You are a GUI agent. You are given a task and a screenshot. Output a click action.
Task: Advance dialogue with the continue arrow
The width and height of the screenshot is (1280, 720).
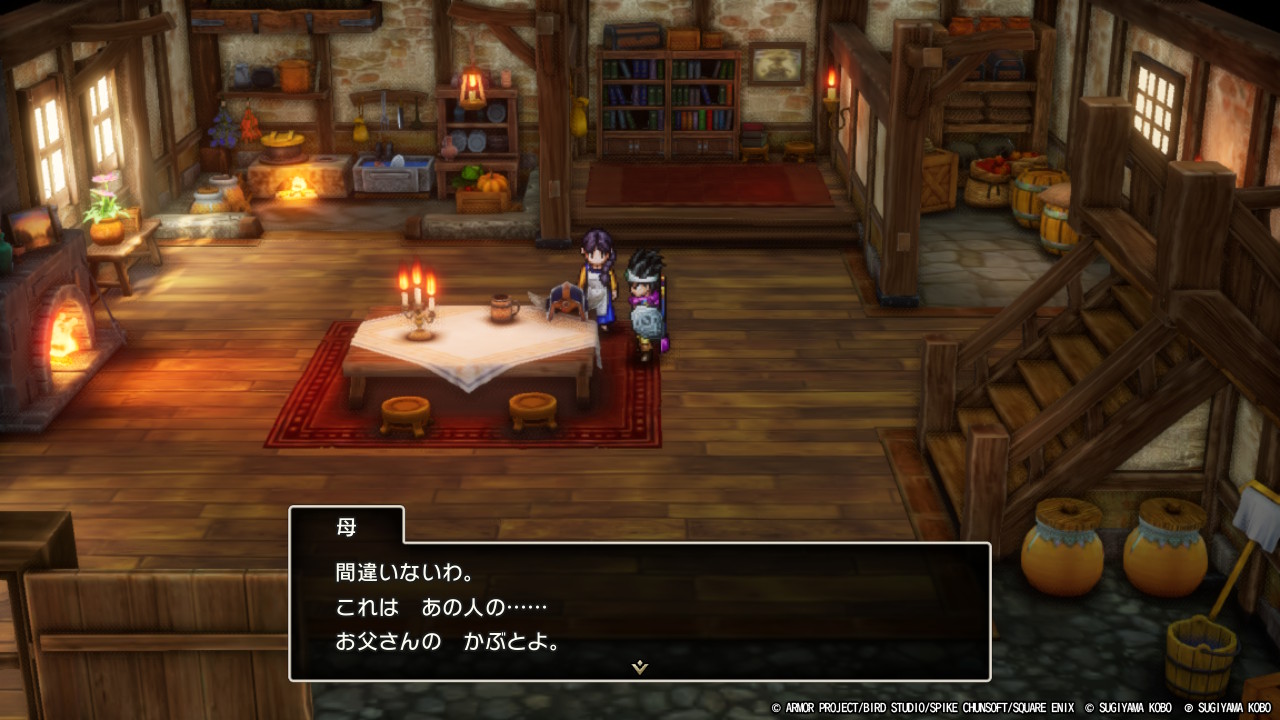coord(640,667)
